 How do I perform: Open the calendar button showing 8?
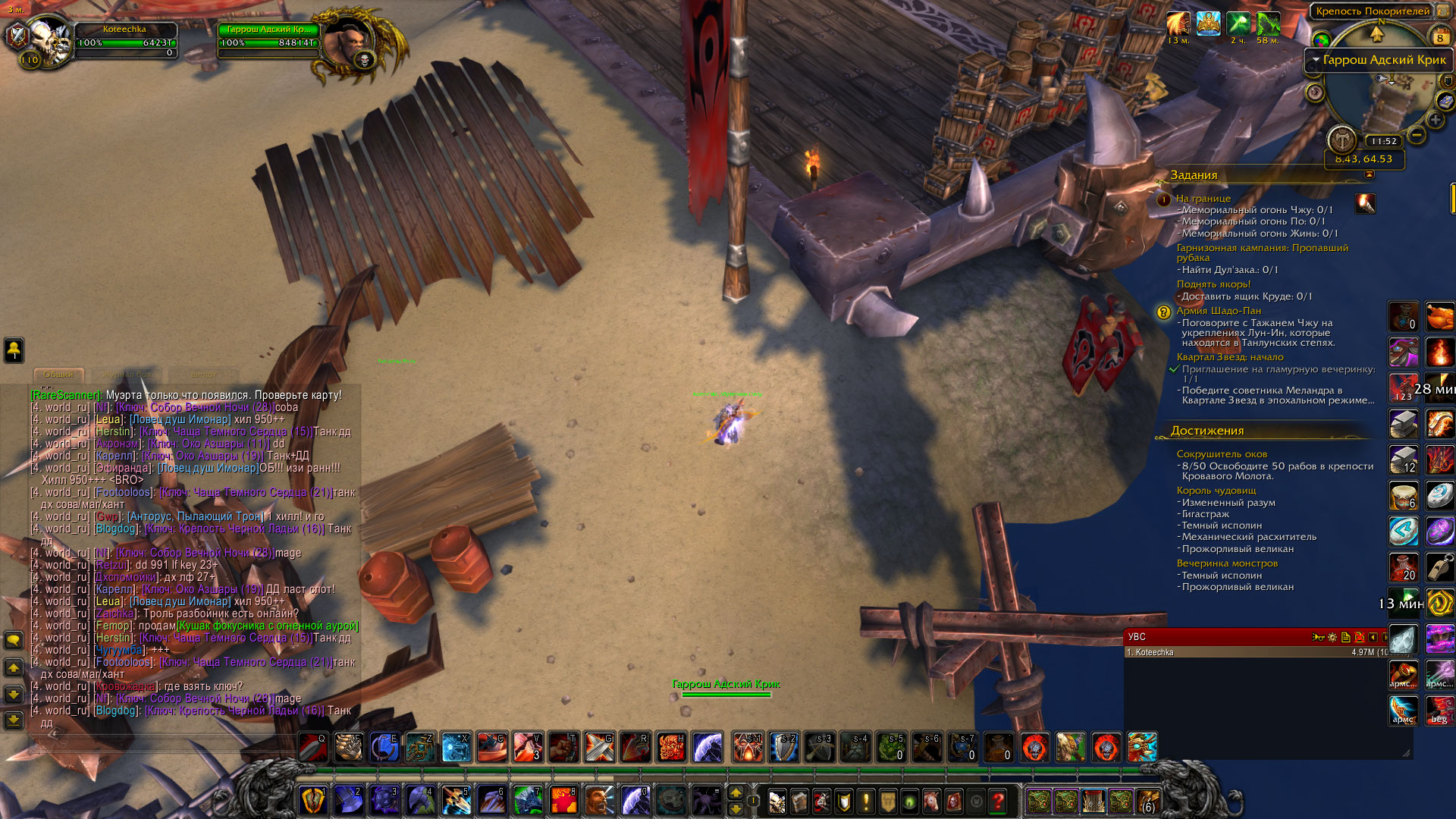coord(1439,36)
